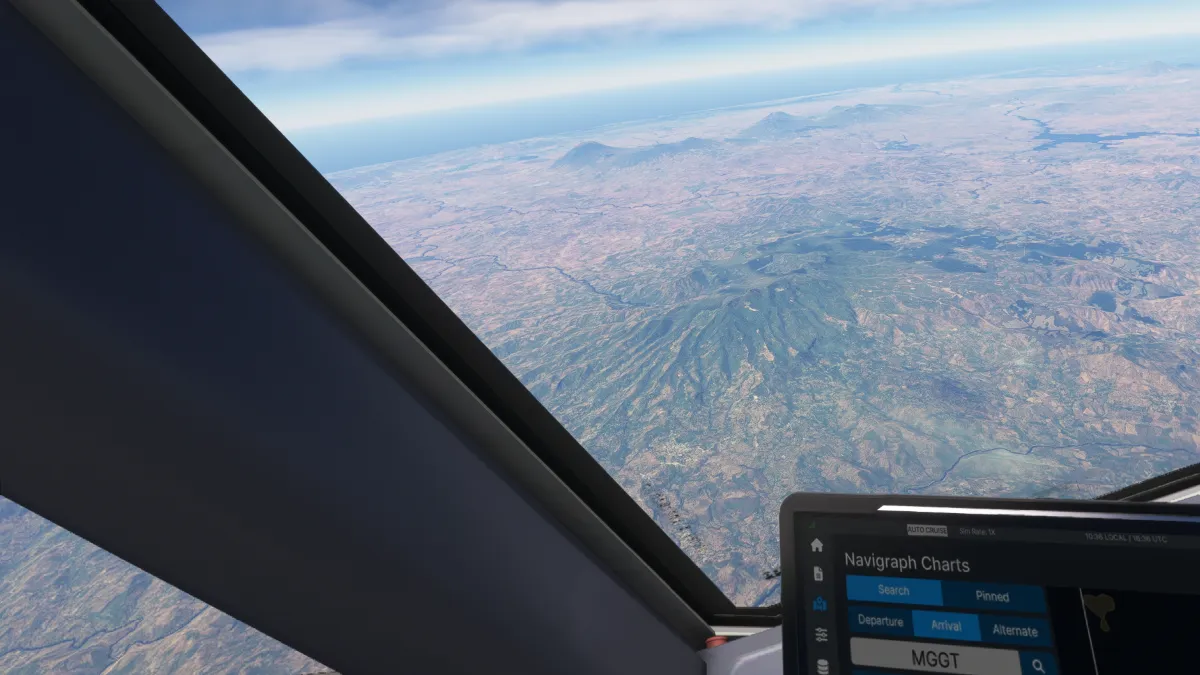Open the sliders settings sidebar icon
This screenshot has width=1200, height=675.
821,635
